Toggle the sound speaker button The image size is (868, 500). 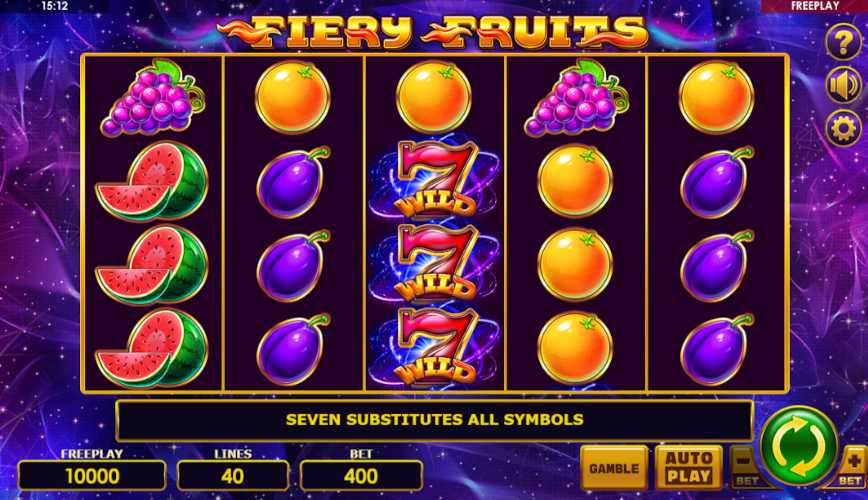pyautogui.click(x=843, y=85)
